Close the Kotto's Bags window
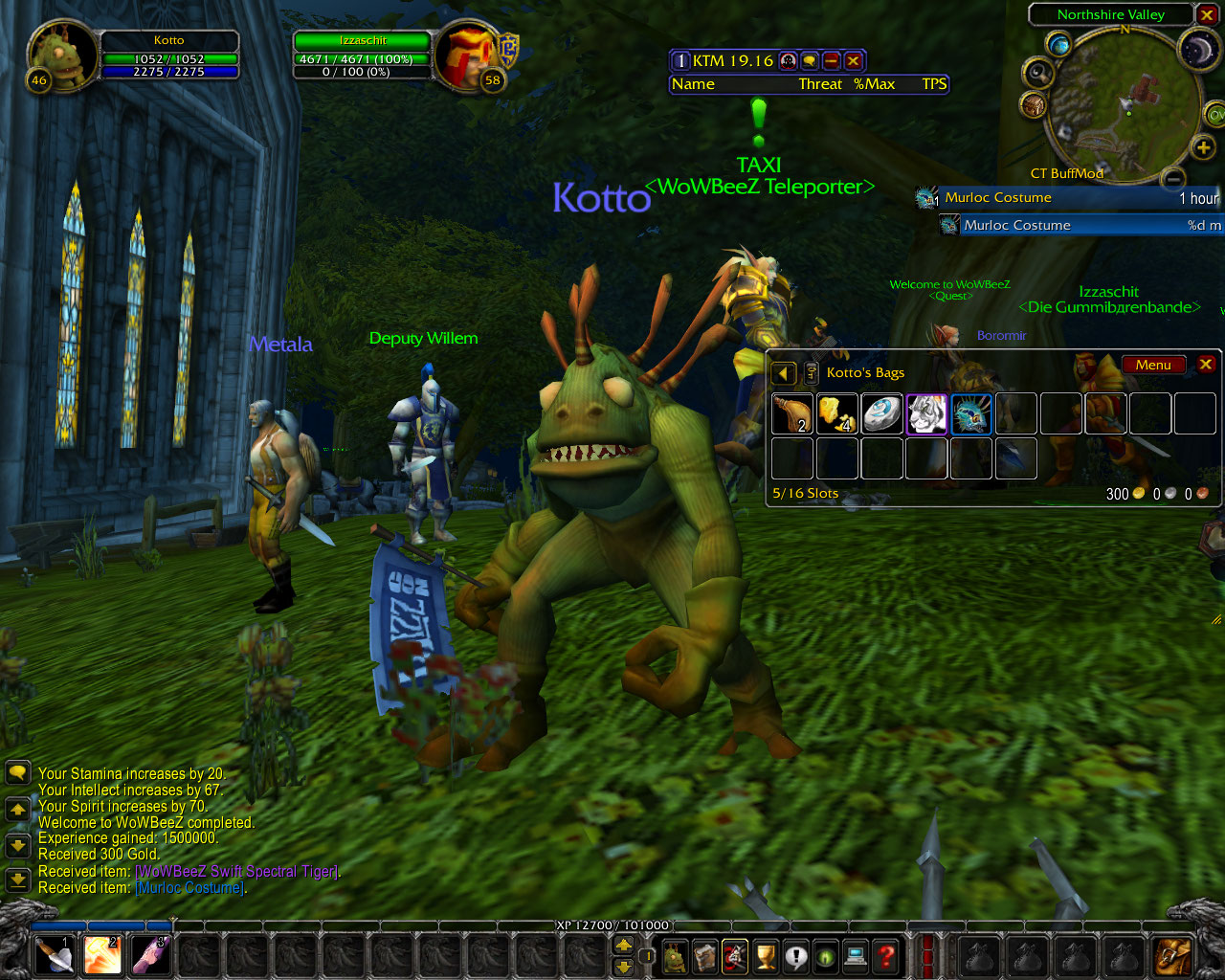1225x980 pixels. pyautogui.click(x=1206, y=365)
